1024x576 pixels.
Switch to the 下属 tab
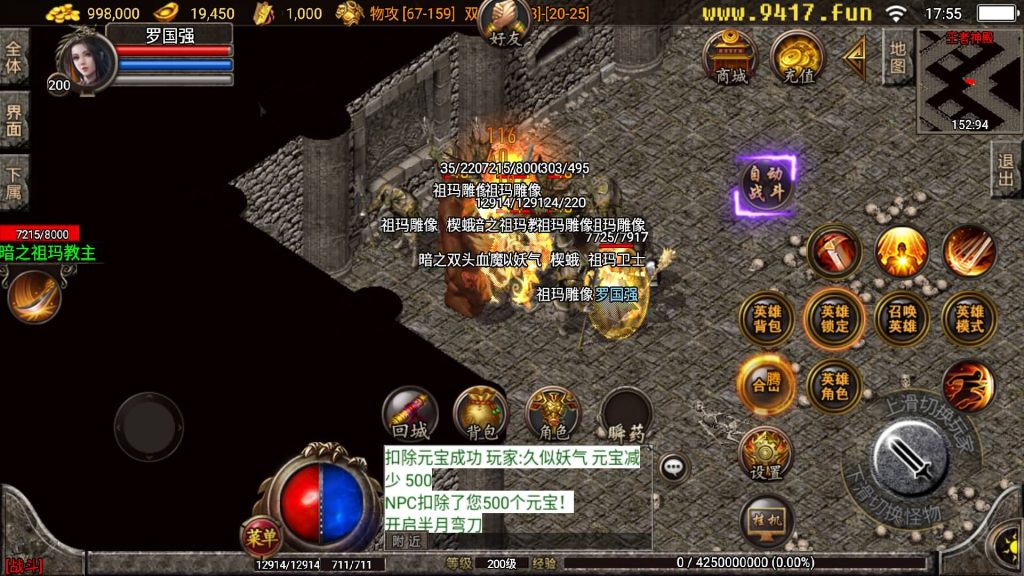(14, 183)
